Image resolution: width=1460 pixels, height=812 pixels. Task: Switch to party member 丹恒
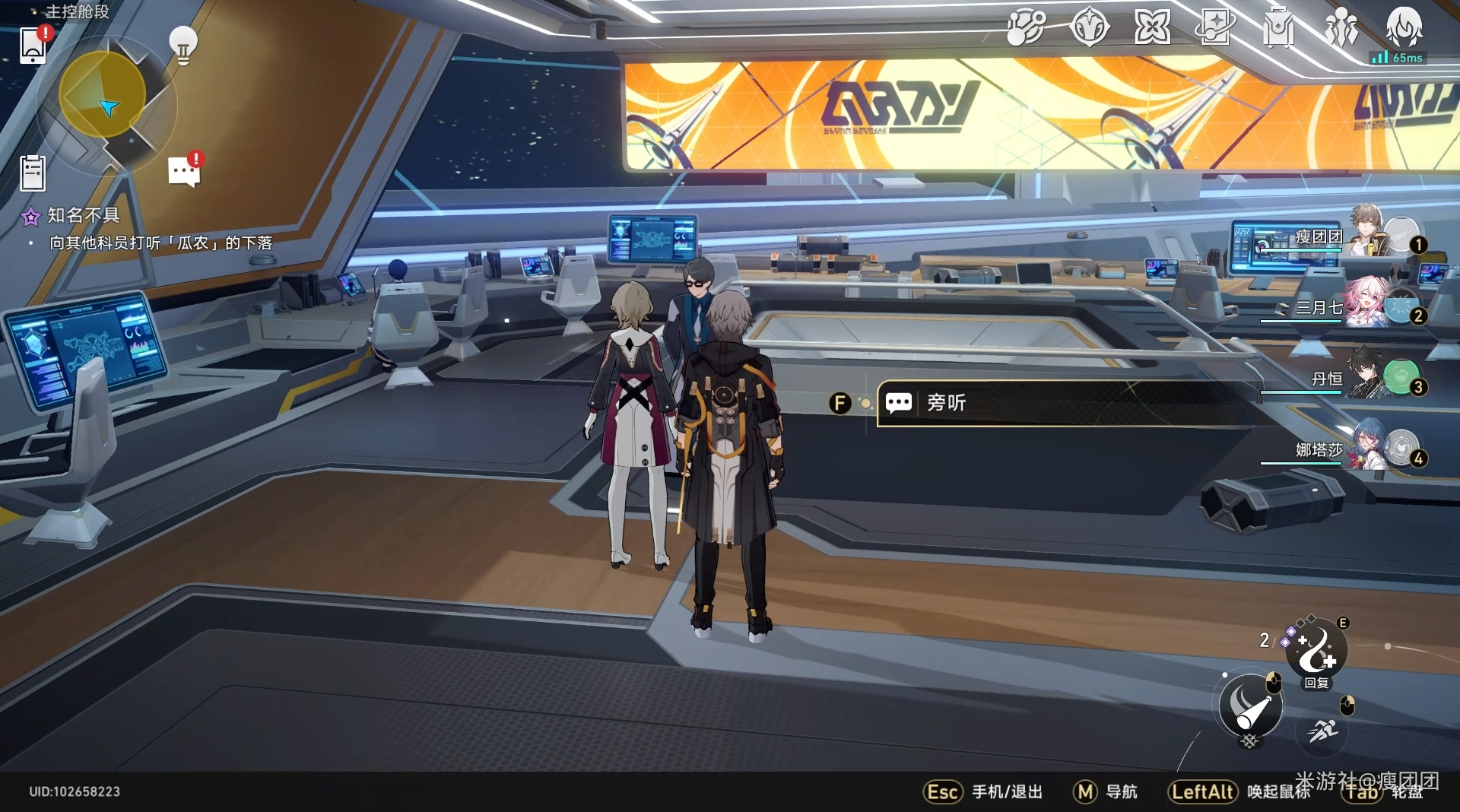click(1369, 377)
